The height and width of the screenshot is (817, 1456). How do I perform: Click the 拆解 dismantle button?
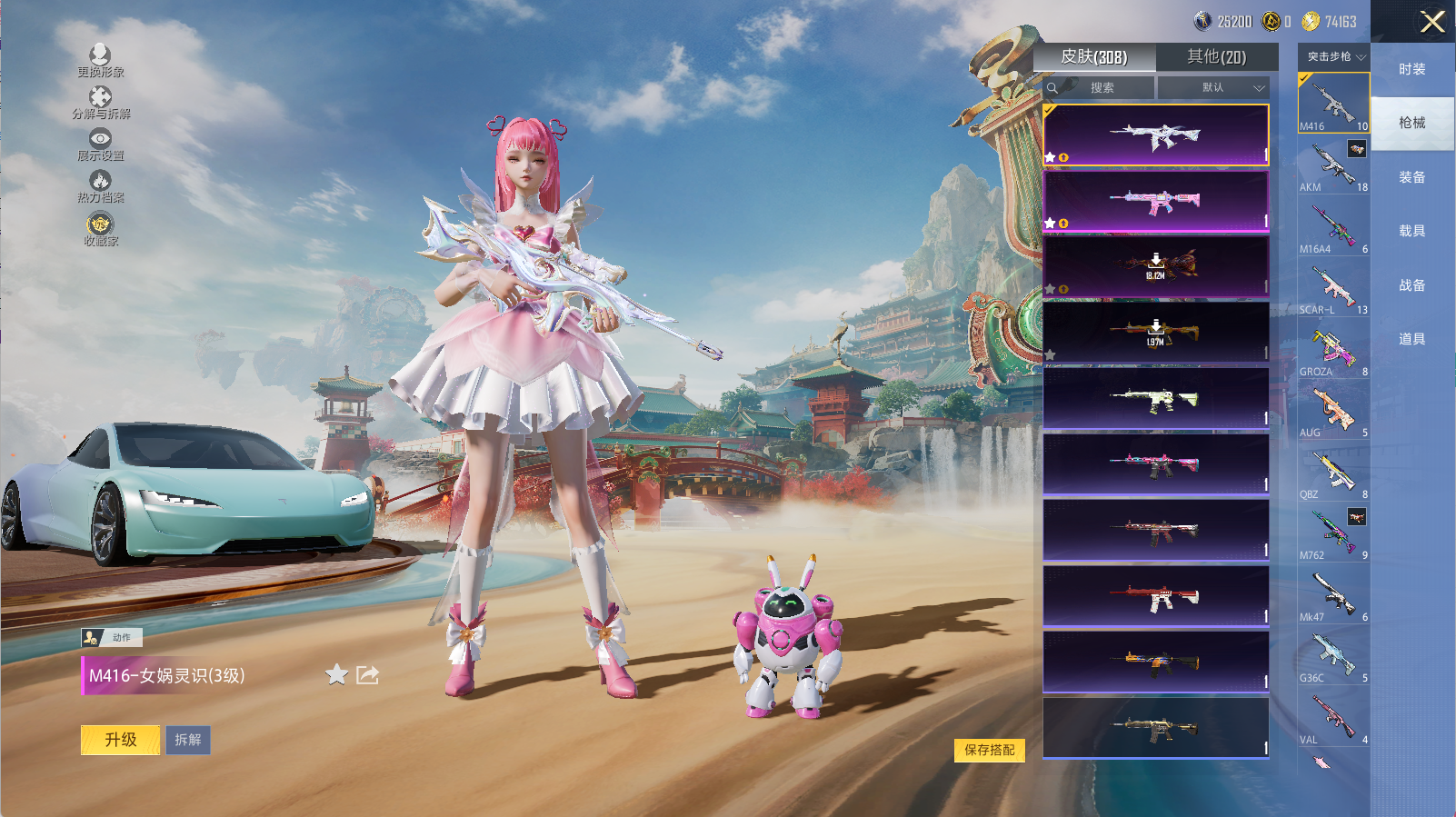(188, 740)
